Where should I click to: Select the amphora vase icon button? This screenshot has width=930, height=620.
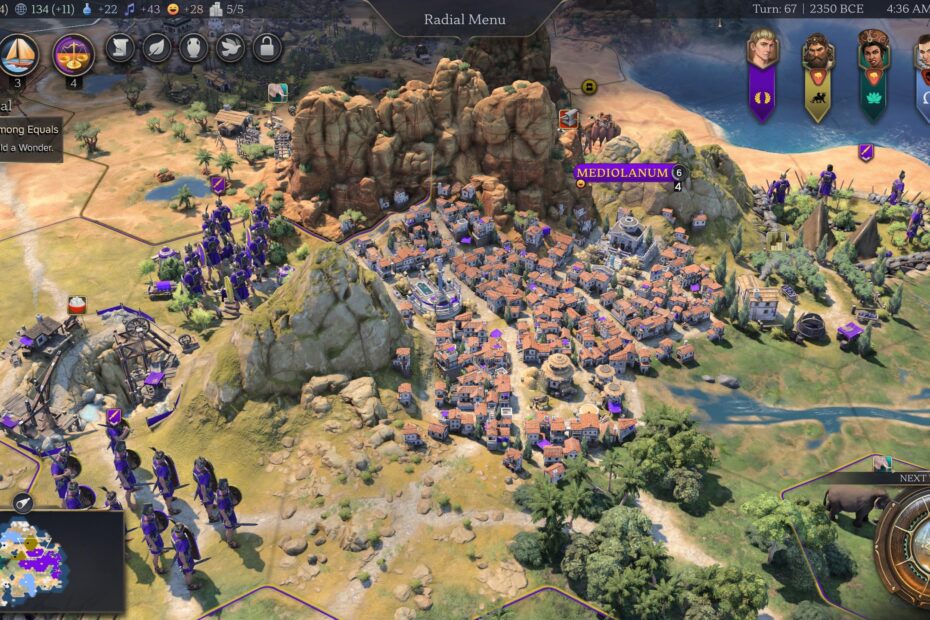(193, 48)
